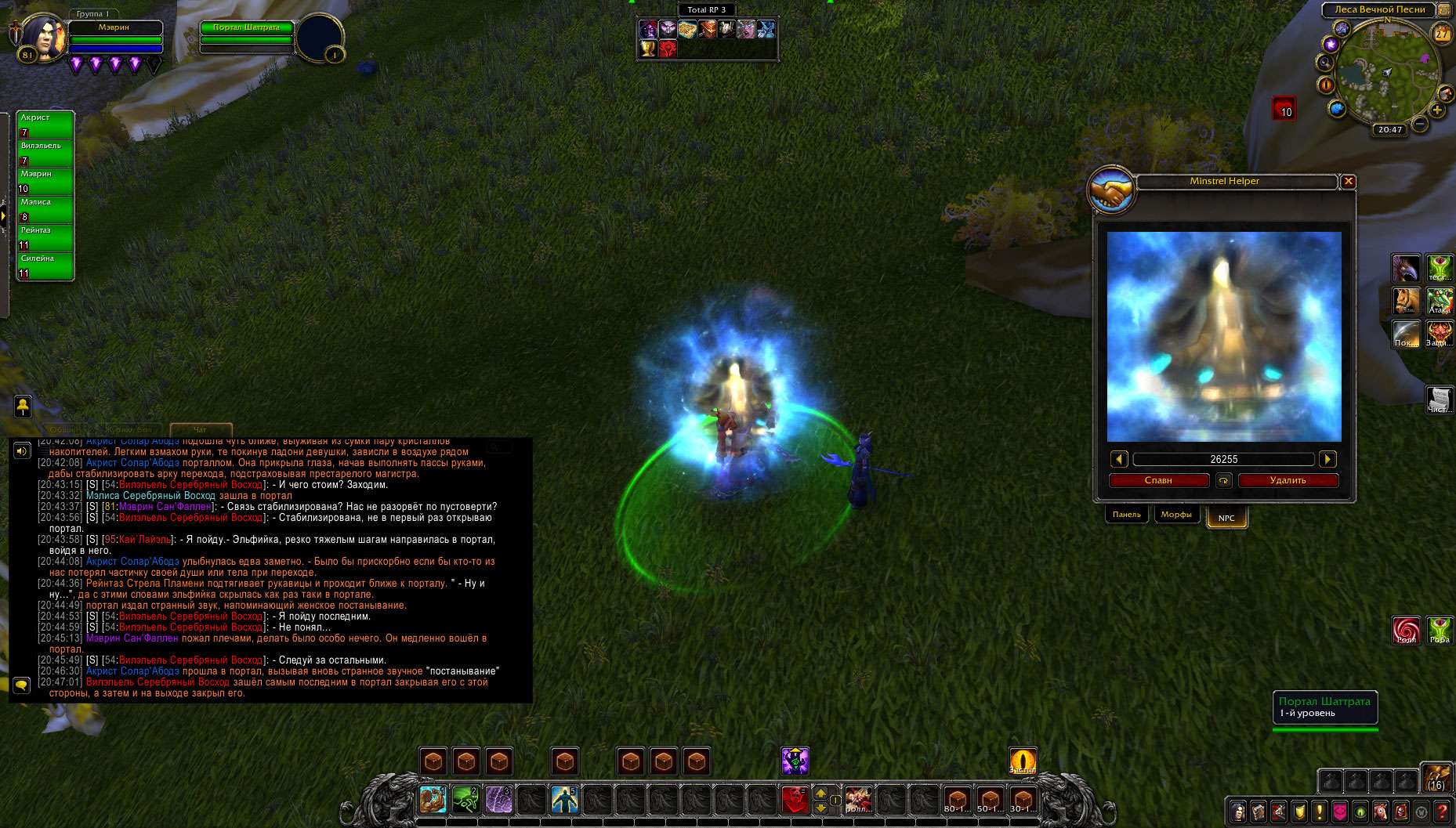Image resolution: width=1456 pixels, height=828 pixels.
Task: Open the help question mark micro button
Action: point(1441,812)
